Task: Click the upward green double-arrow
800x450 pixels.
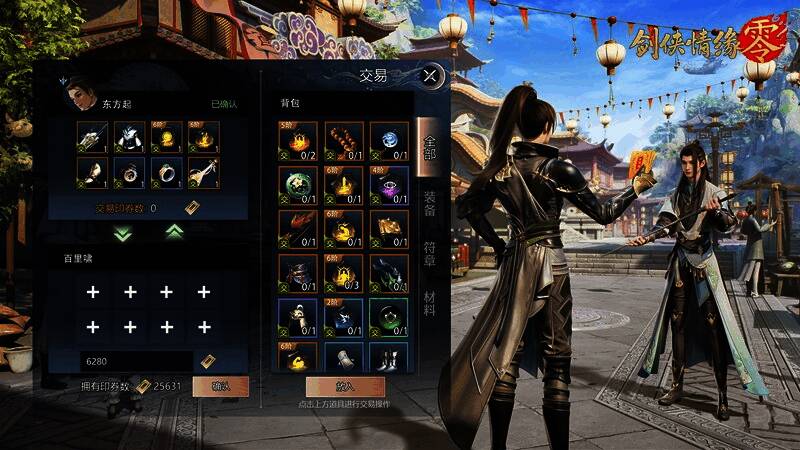Action: pyautogui.click(x=174, y=232)
